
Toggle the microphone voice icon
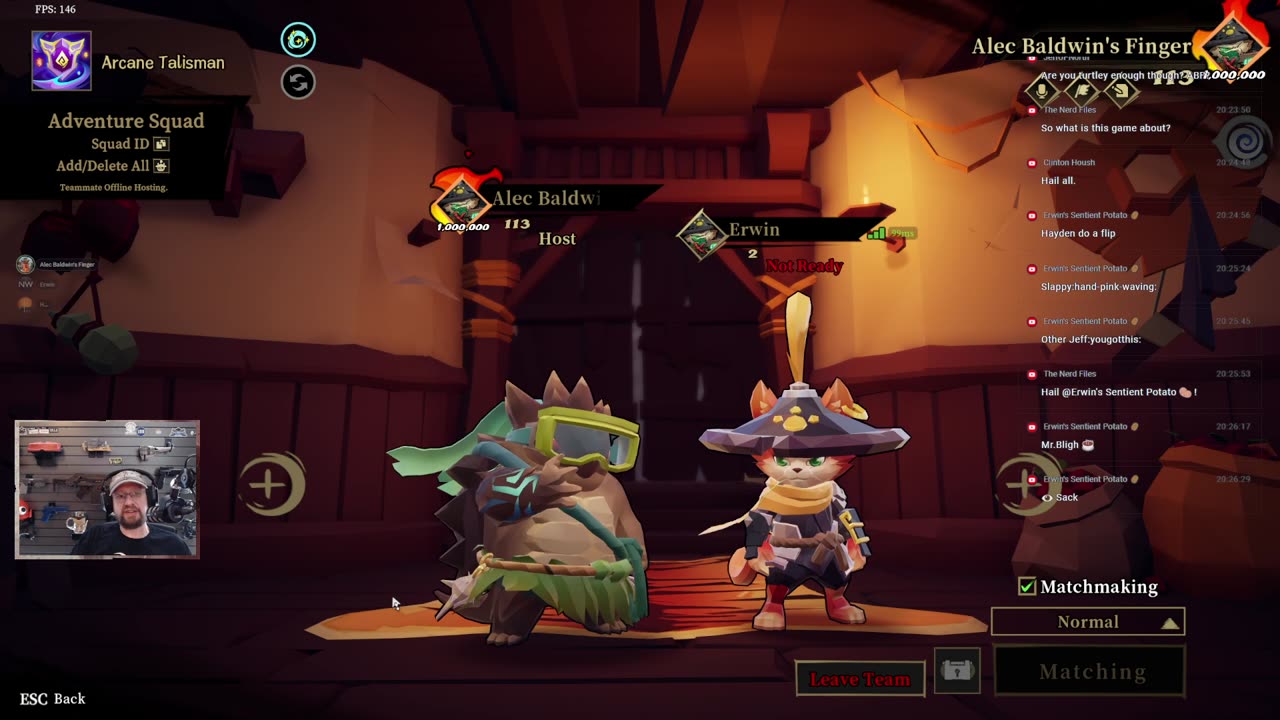1042,92
